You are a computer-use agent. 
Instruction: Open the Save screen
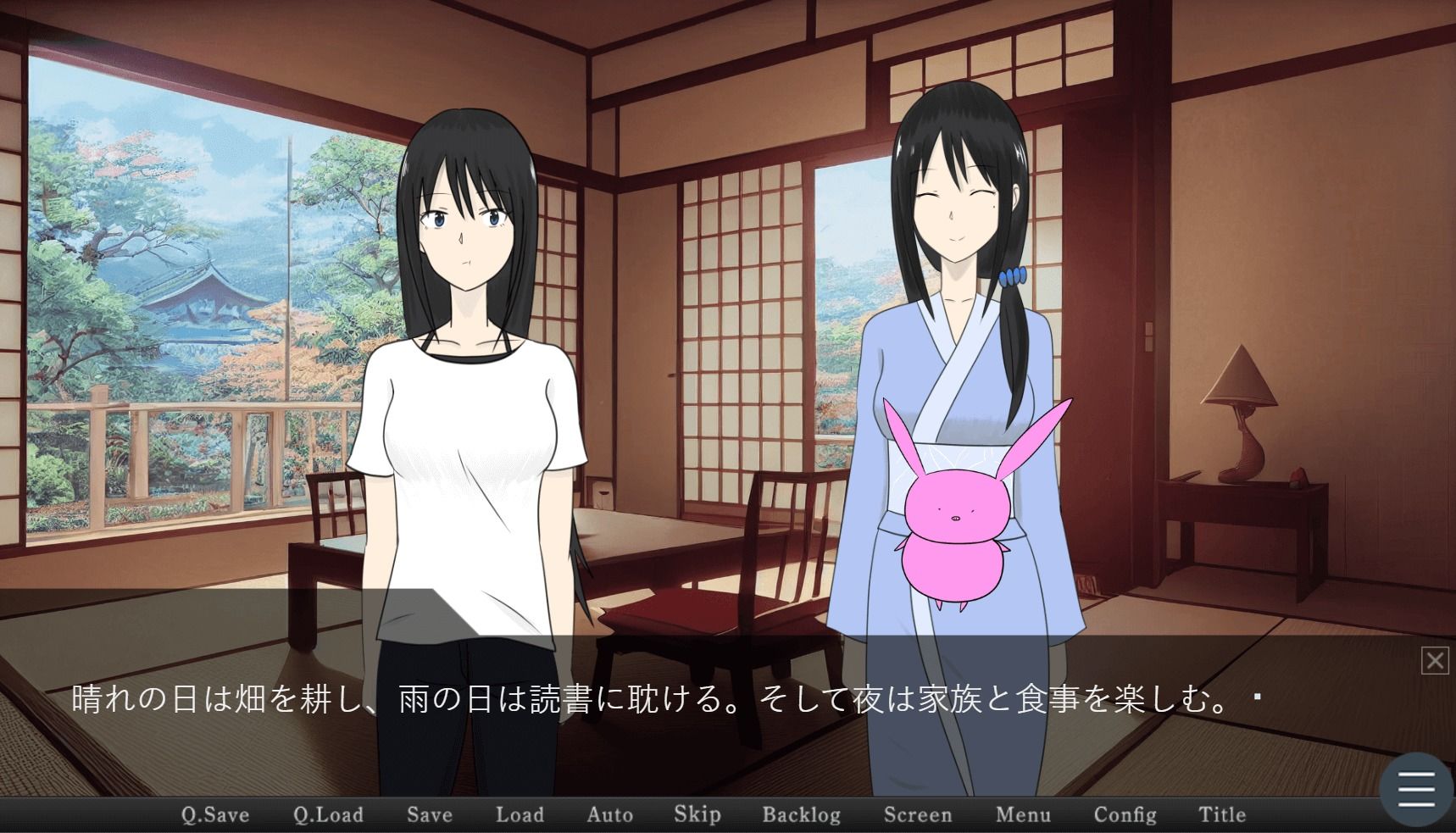429,814
